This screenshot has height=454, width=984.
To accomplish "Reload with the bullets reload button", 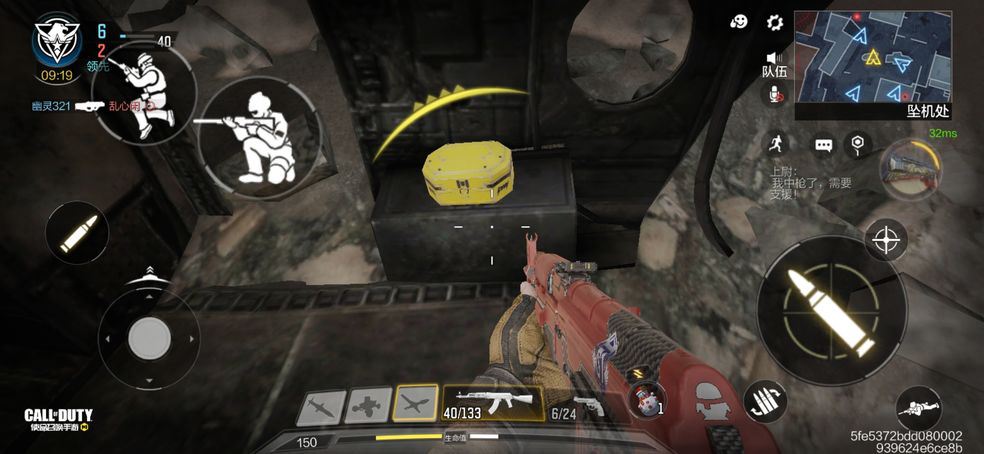I will coord(764,402).
